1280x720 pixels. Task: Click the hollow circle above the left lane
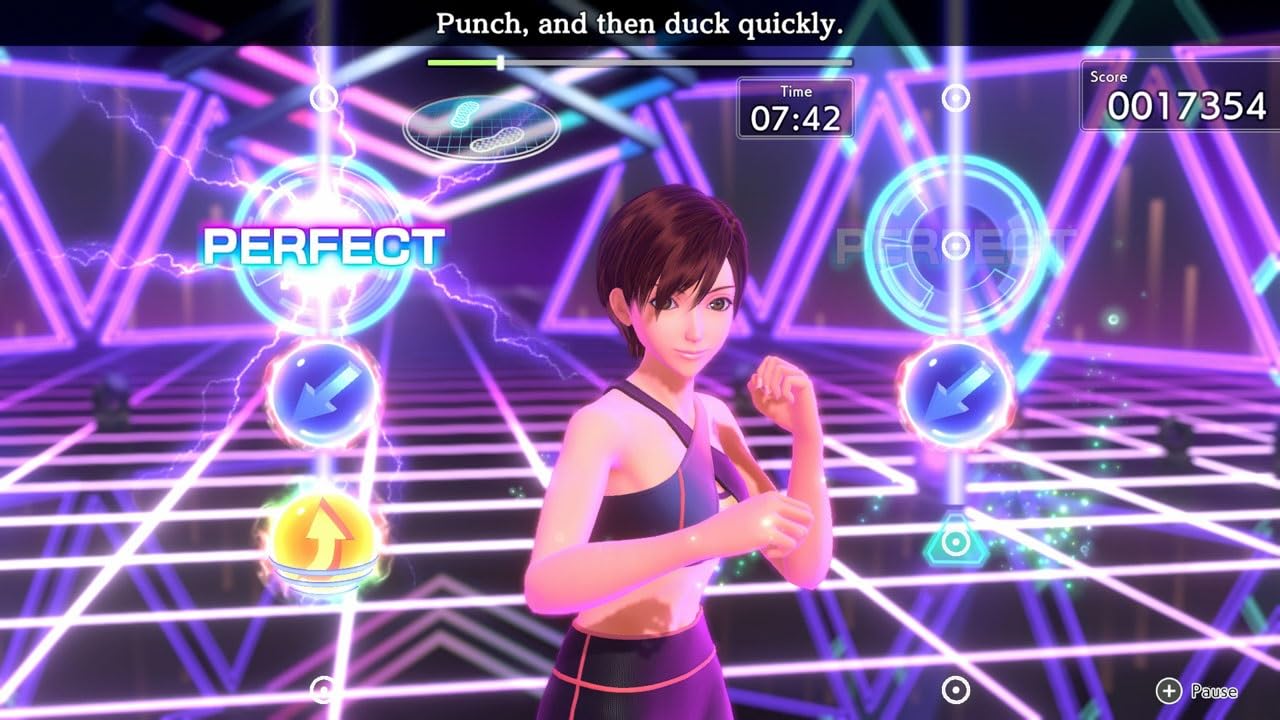[322, 98]
